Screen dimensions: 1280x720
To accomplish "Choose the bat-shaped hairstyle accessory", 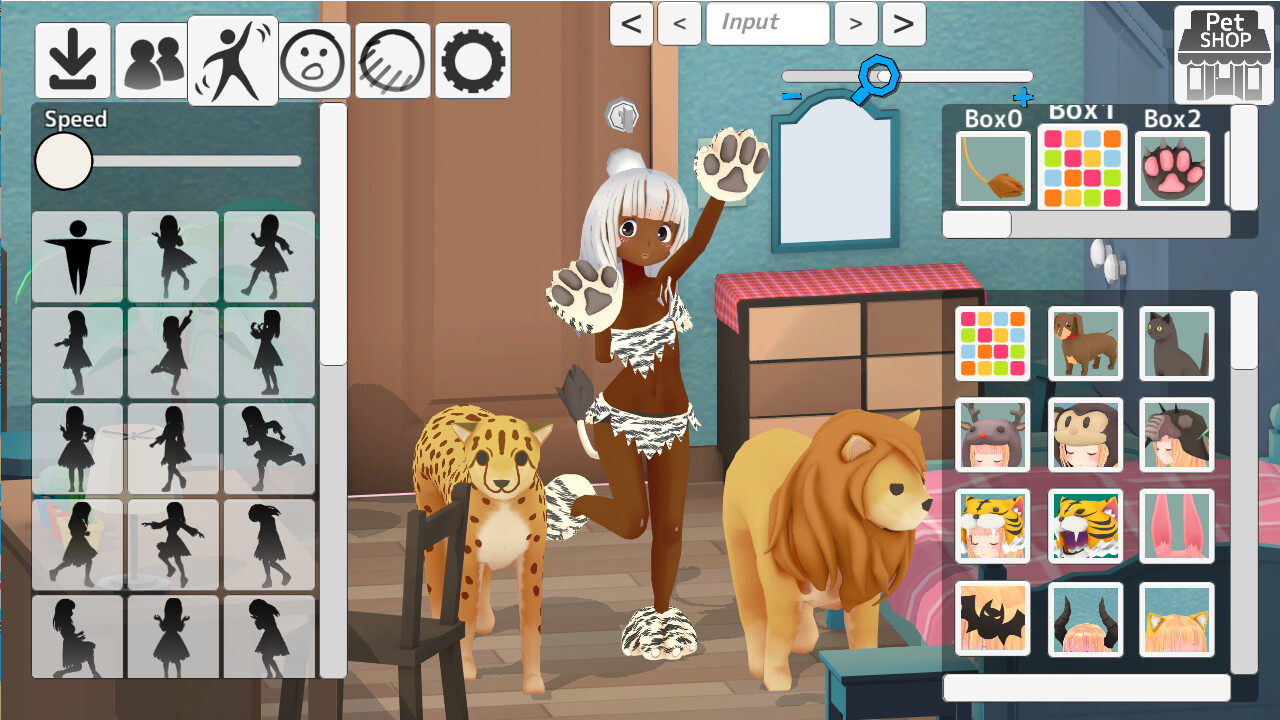I will 994,618.
